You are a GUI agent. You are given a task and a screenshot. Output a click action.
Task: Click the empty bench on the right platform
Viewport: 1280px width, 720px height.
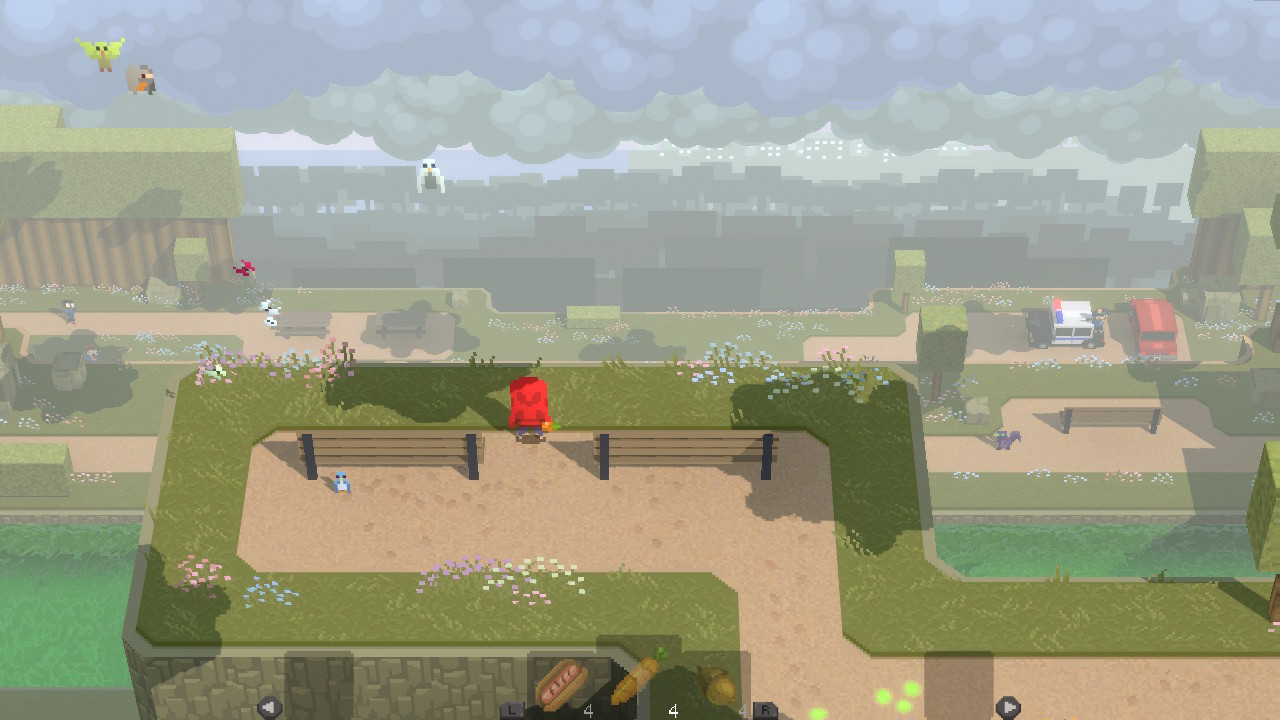(1095, 417)
